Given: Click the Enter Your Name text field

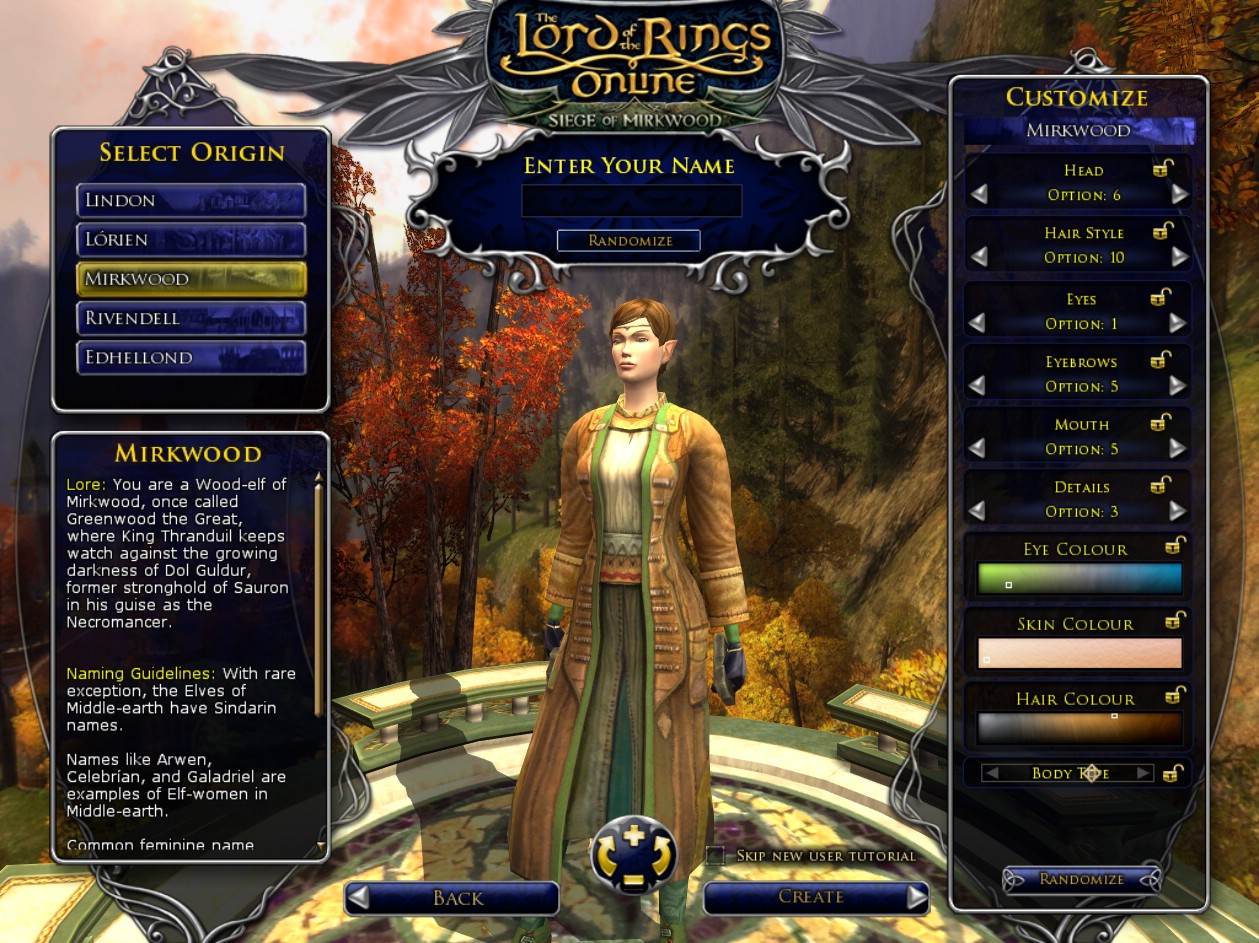Looking at the screenshot, I should [x=631, y=201].
